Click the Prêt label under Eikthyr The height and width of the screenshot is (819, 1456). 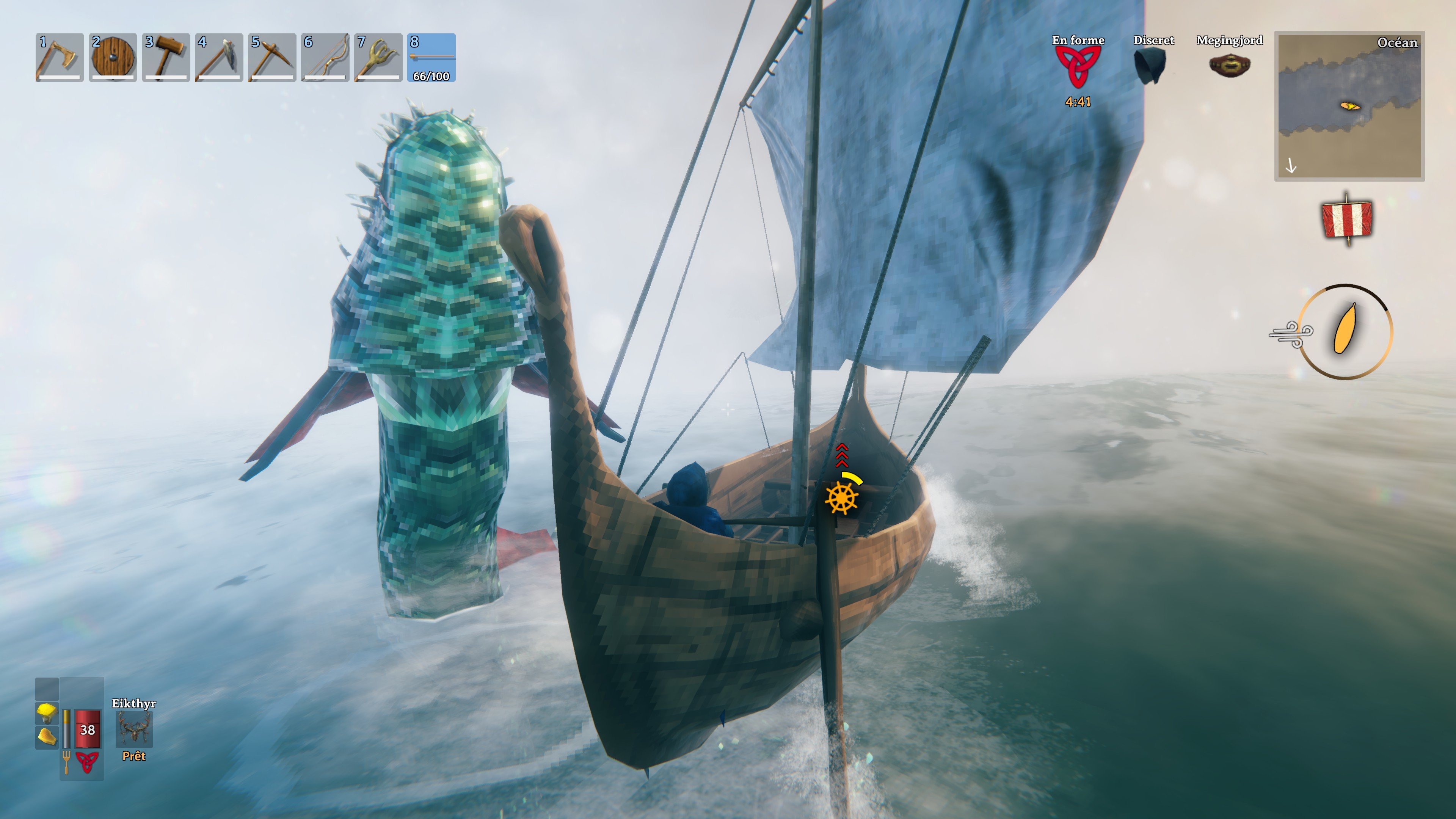coord(134,756)
